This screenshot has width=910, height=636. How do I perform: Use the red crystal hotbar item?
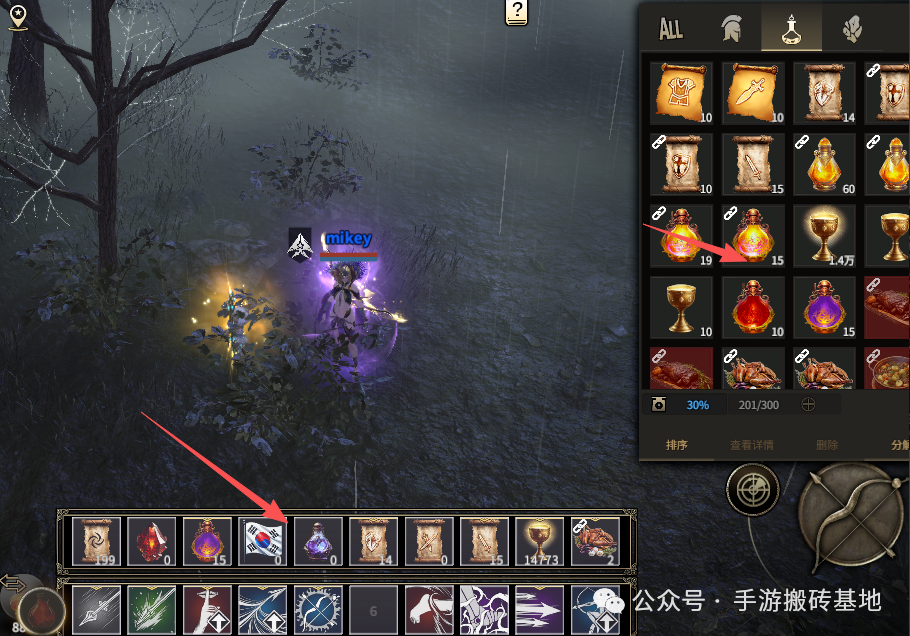(x=152, y=541)
